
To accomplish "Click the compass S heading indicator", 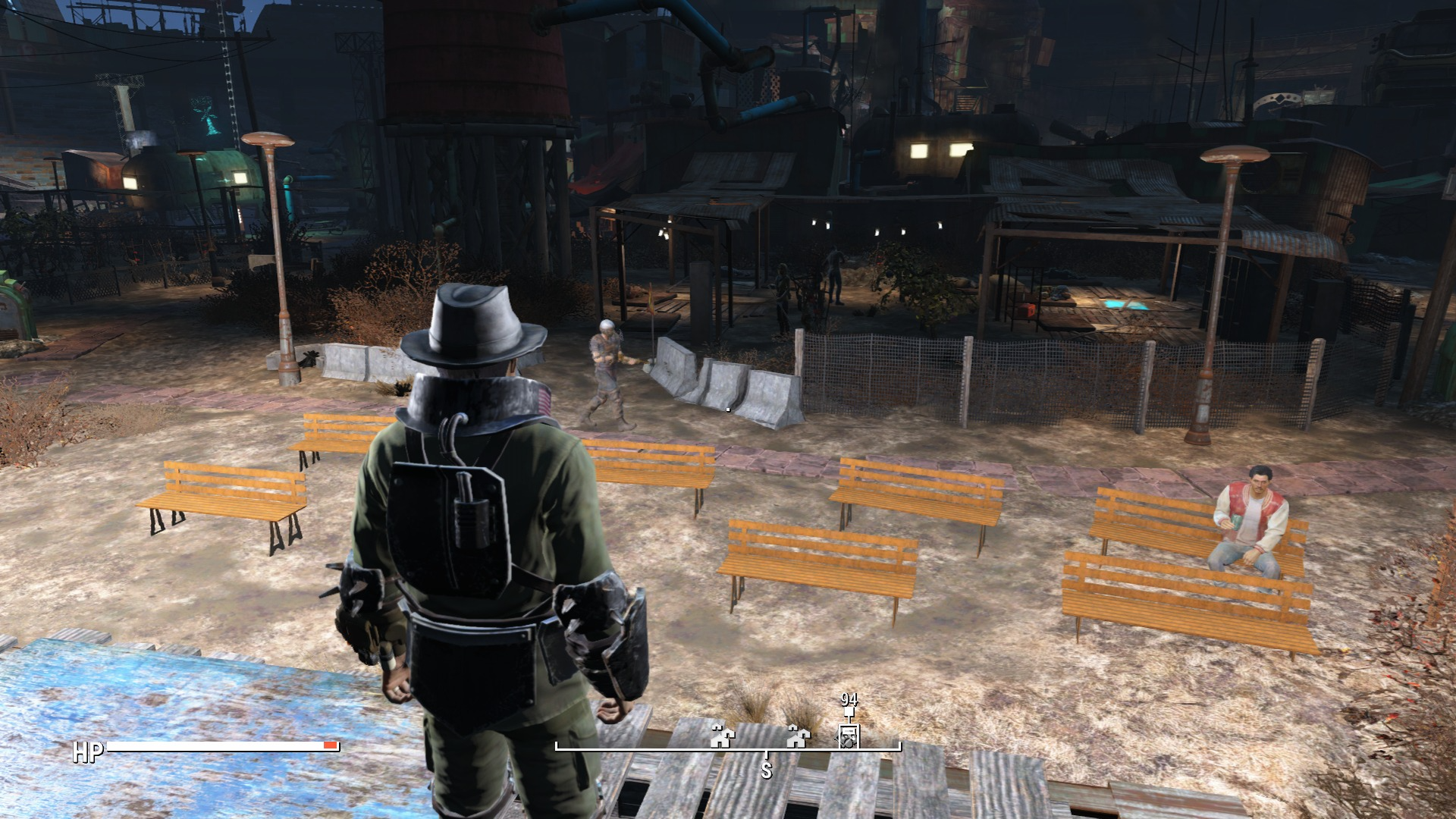I will 766,769.
